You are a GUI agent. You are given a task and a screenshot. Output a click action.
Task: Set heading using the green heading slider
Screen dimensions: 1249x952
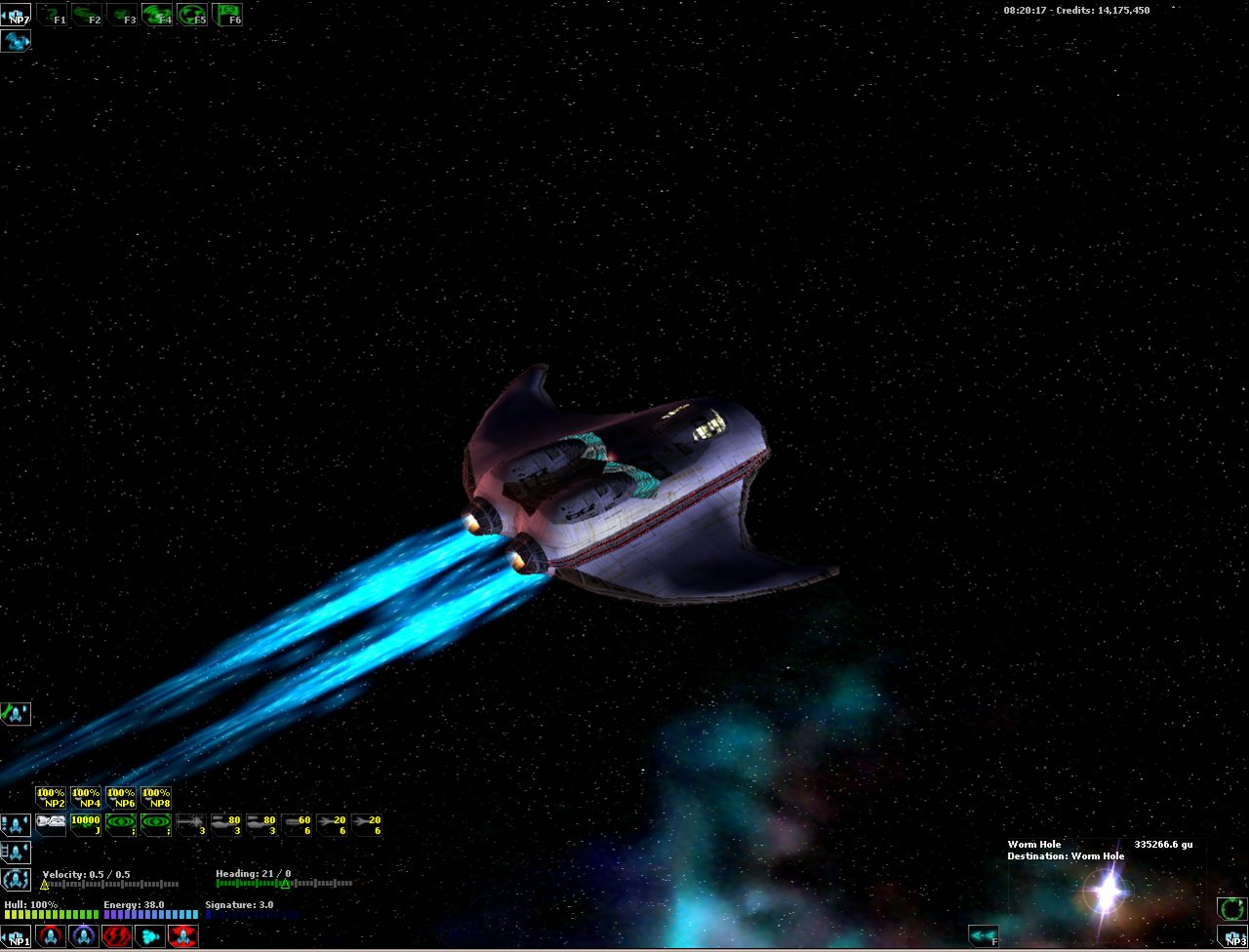[284, 884]
